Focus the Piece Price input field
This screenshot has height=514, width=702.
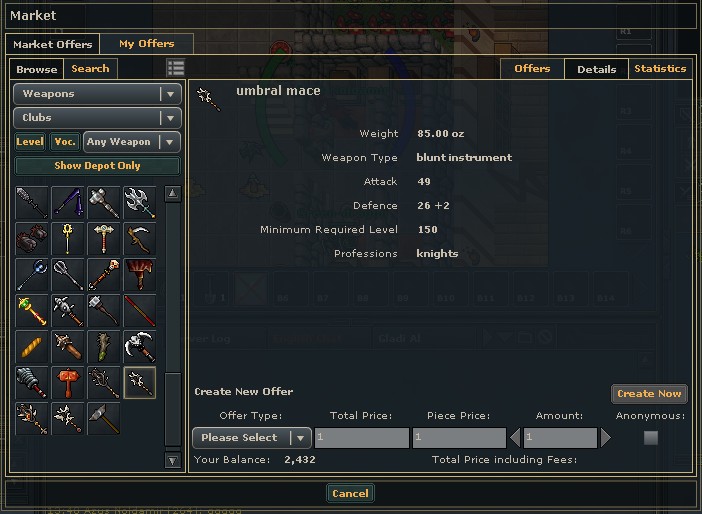pyautogui.click(x=459, y=438)
